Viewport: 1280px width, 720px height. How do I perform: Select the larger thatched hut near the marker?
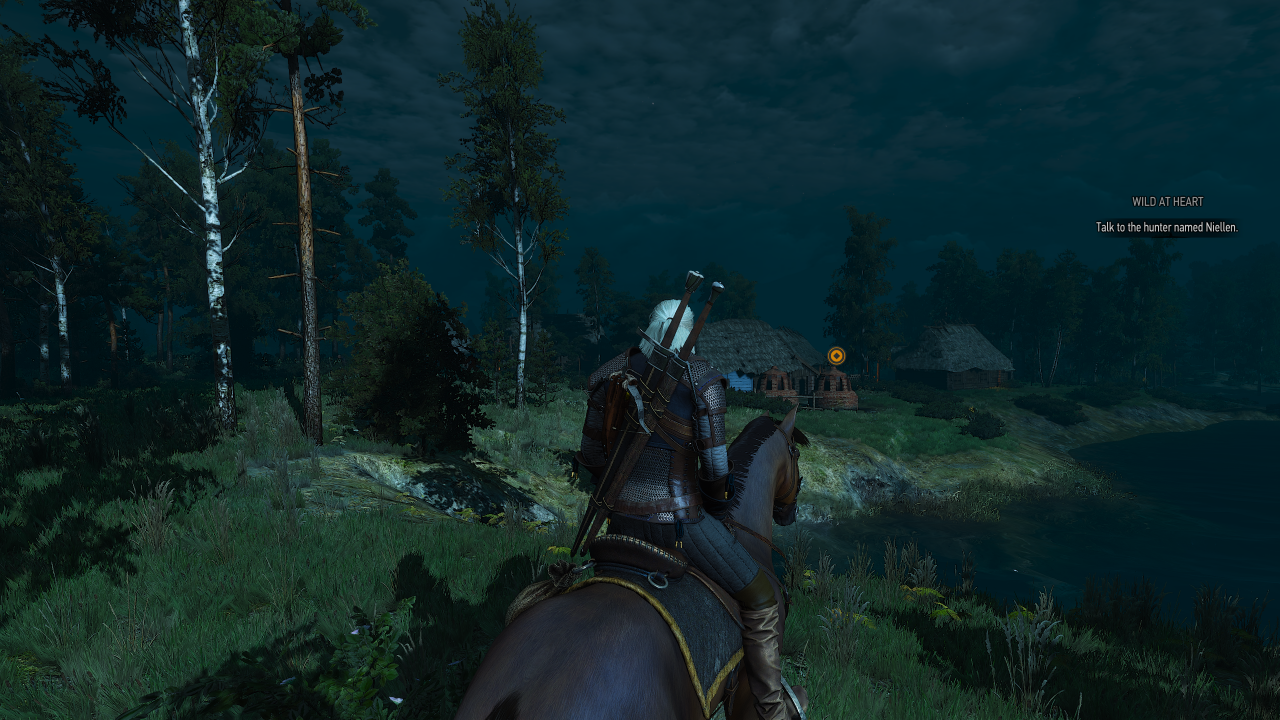coord(750,345)
